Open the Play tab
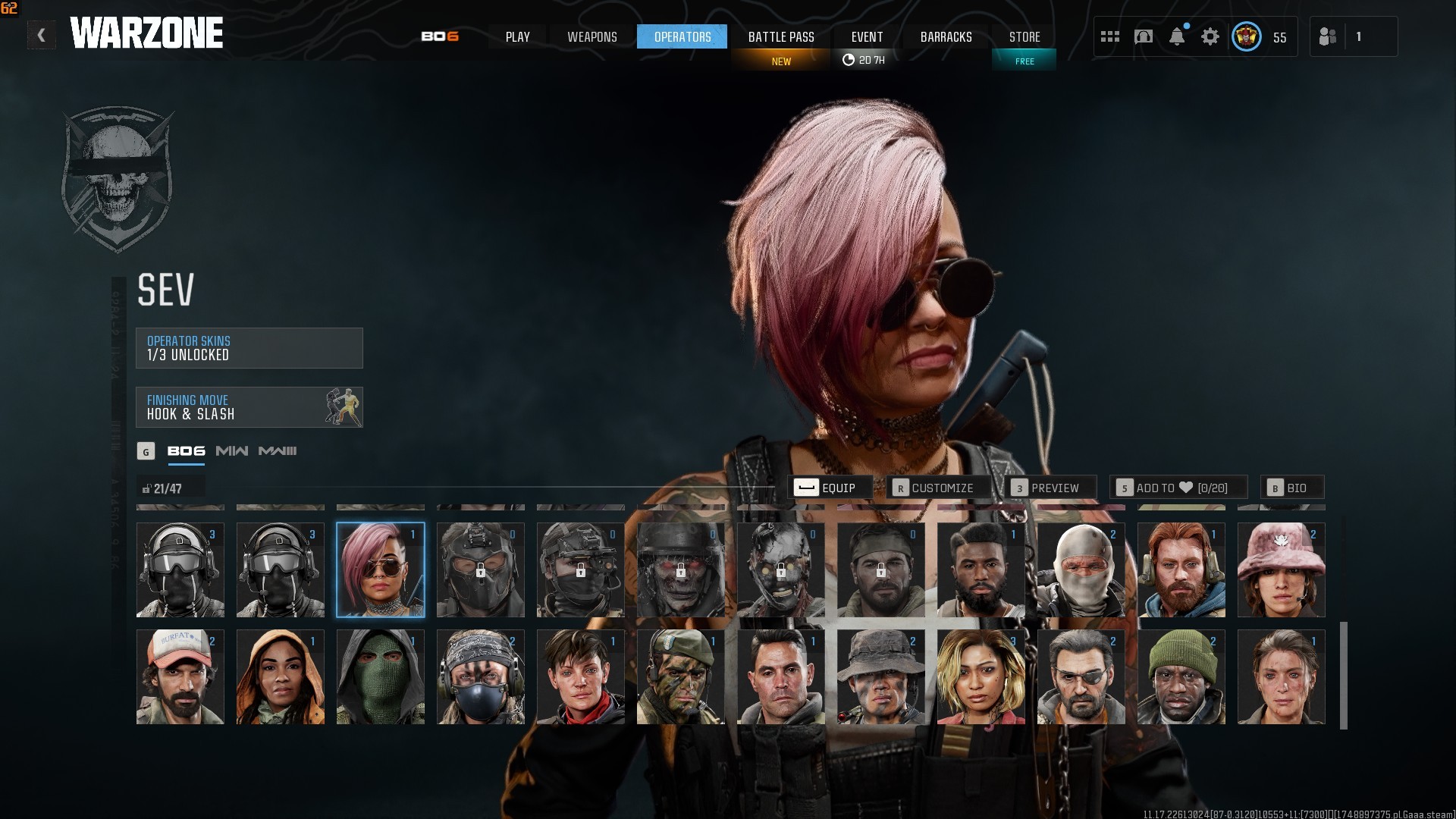This screenshot has width=1456, height=819. point(517,36)
